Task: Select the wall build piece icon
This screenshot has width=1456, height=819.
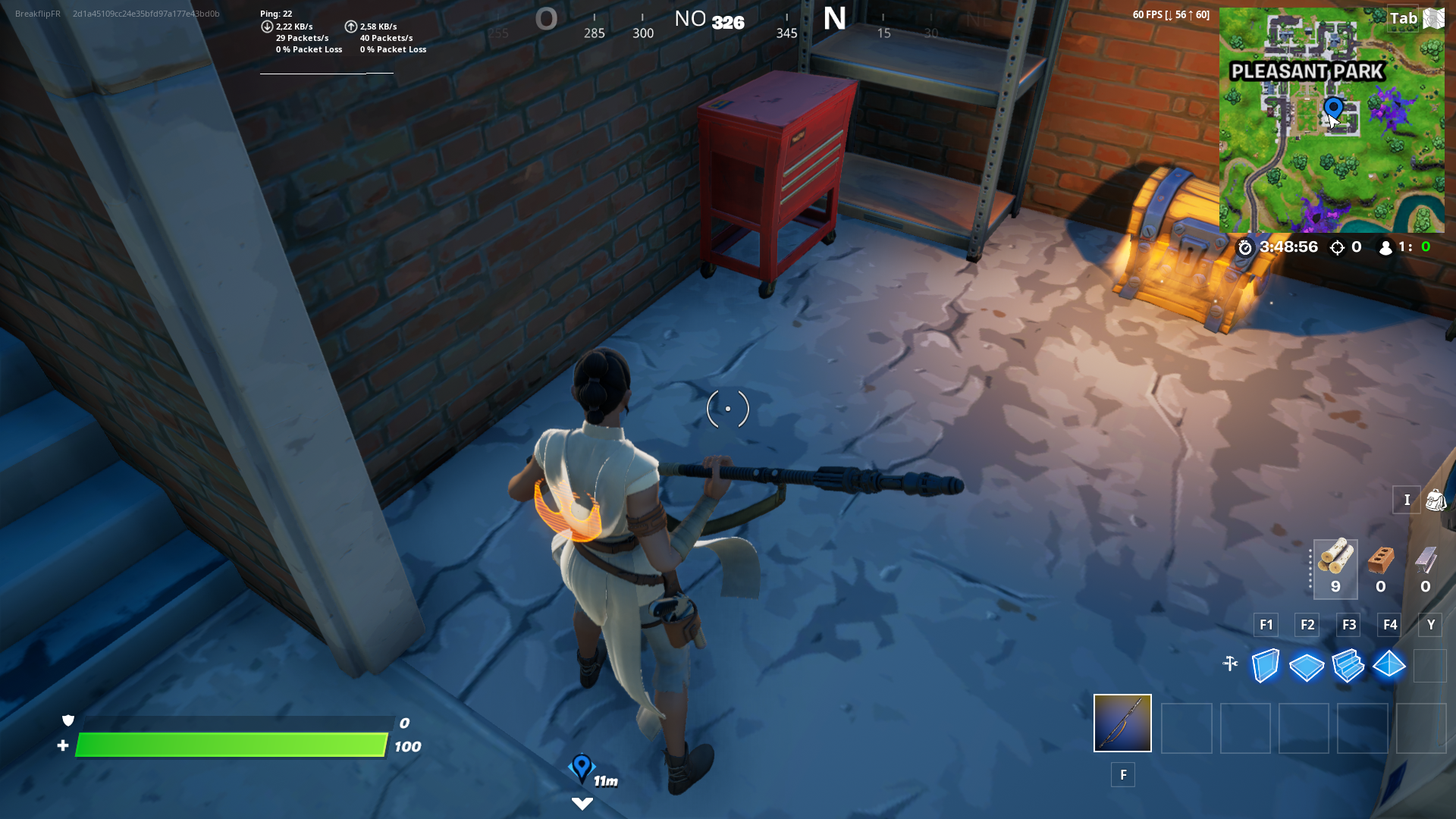Action: click(x=1265, y=666)
